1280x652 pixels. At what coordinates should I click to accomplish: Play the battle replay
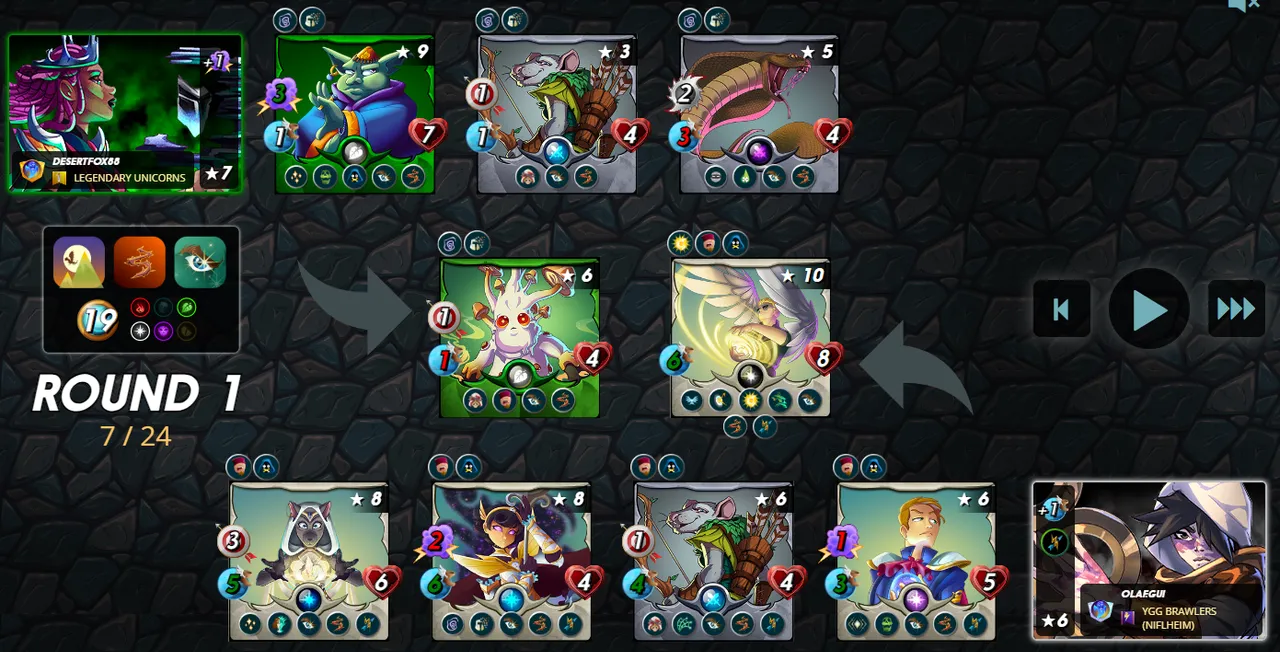pos(1148,310)
